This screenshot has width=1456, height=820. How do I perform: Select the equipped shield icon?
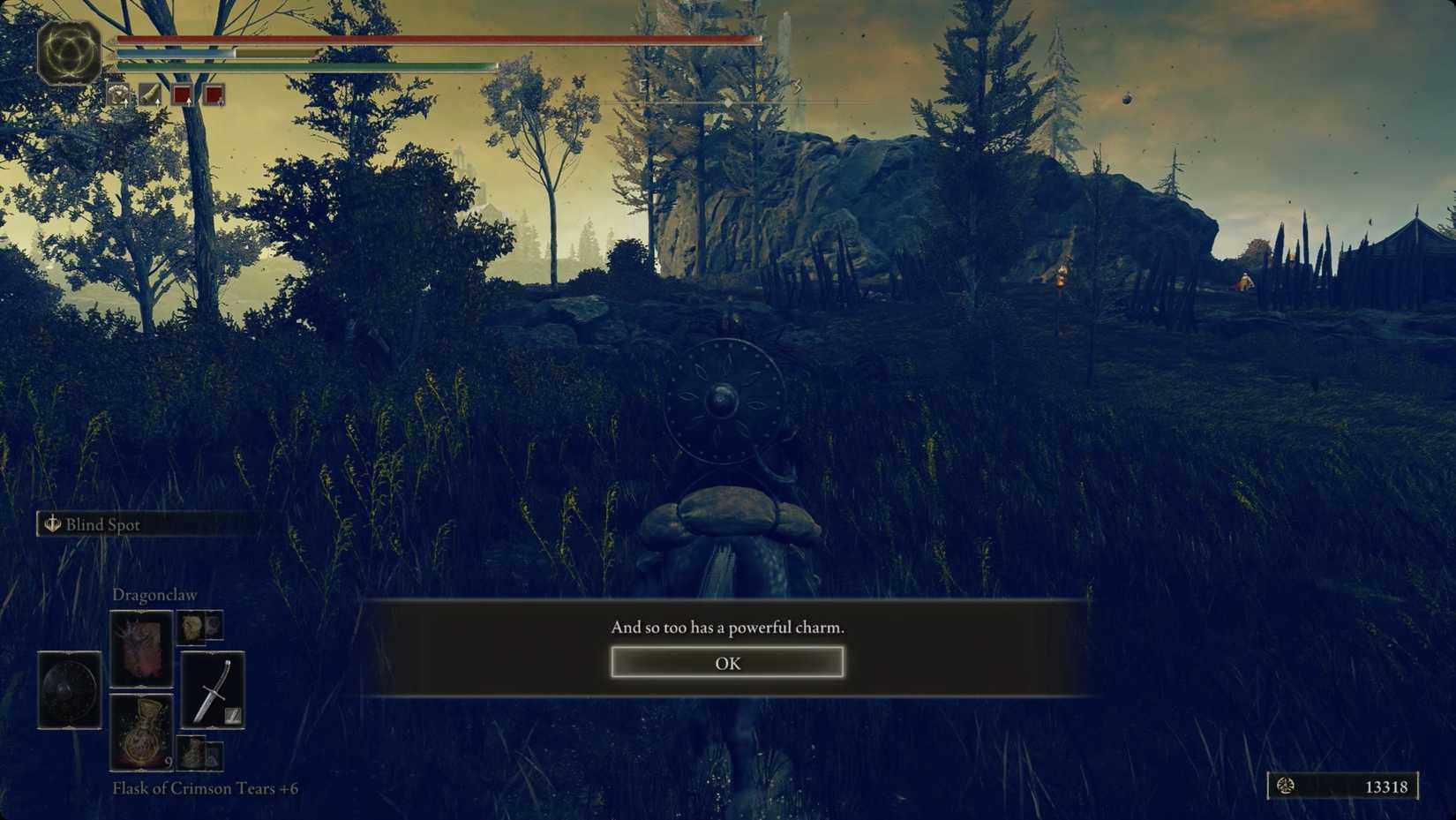(68, 691)
